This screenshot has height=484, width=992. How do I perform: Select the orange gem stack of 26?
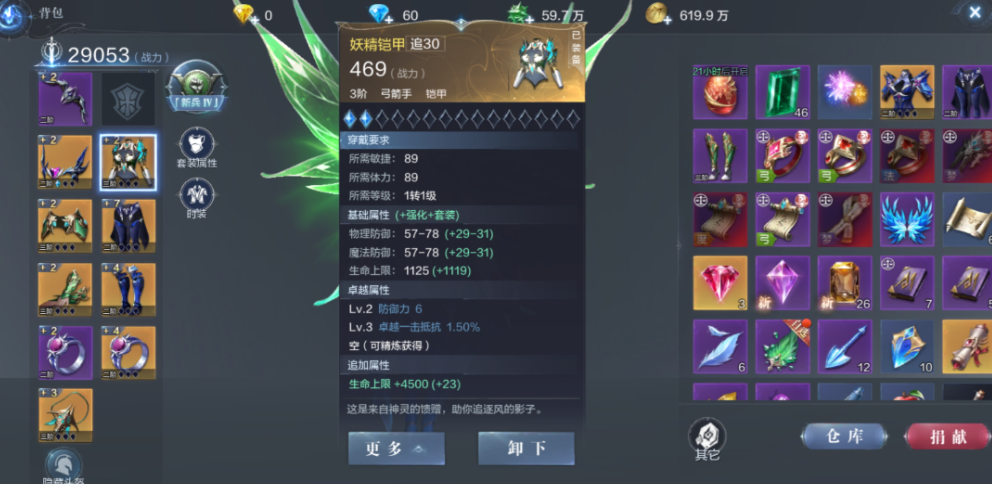[x=844, y=282]
